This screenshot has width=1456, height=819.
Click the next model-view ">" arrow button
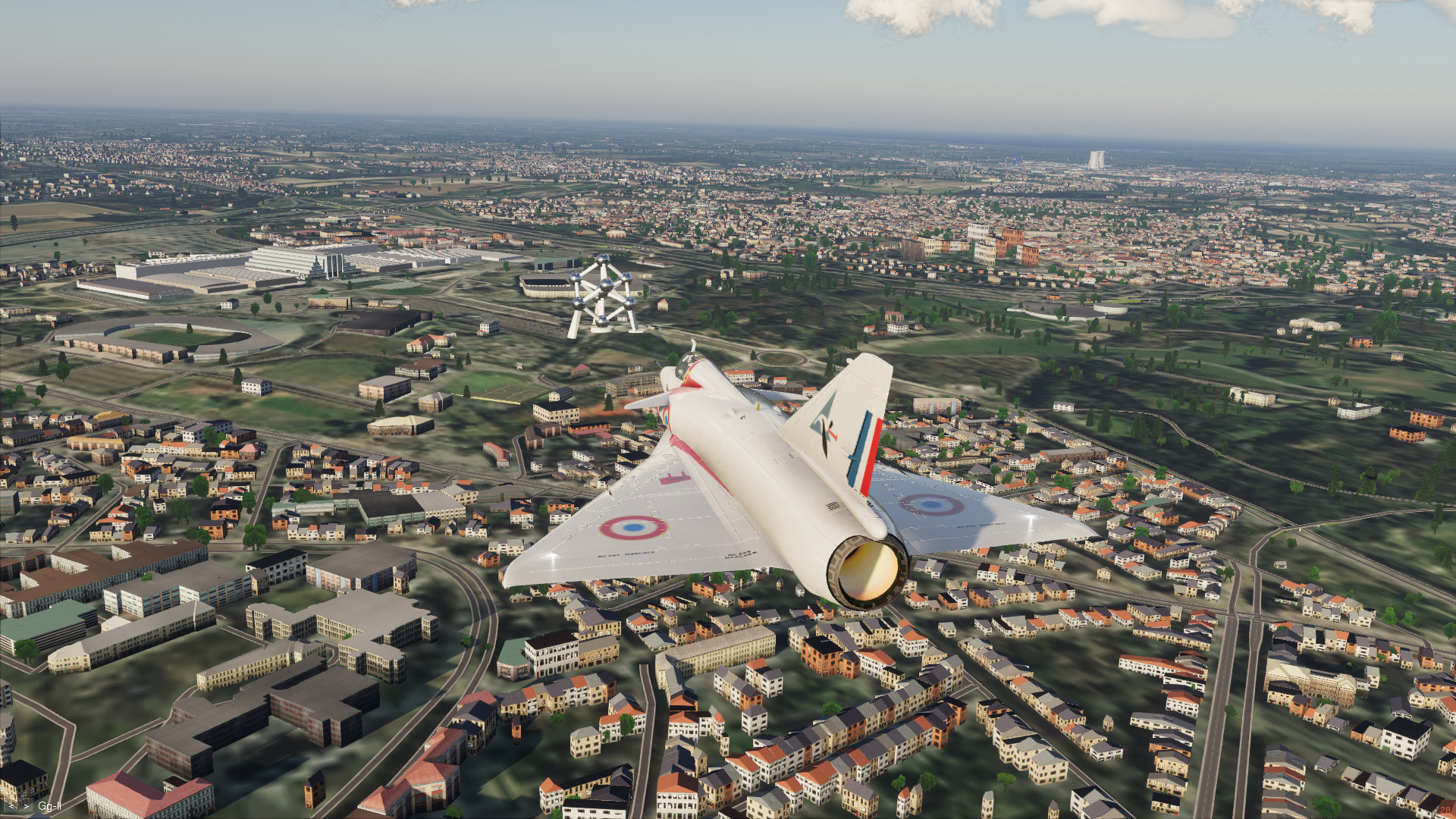tap(26, 805)
